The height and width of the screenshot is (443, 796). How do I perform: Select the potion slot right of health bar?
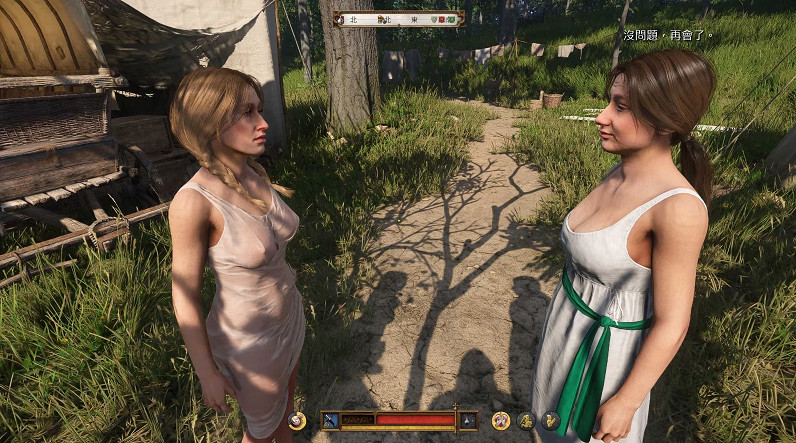(467, 420)
